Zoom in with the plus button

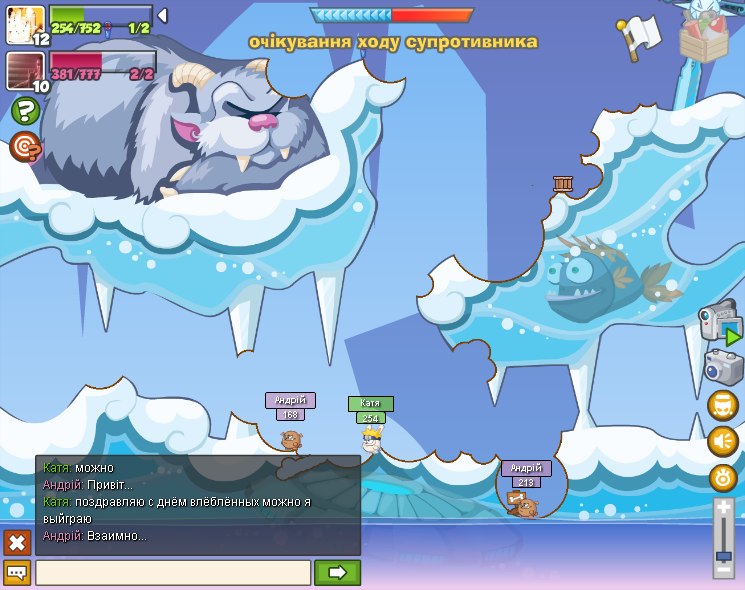point(724,510)
